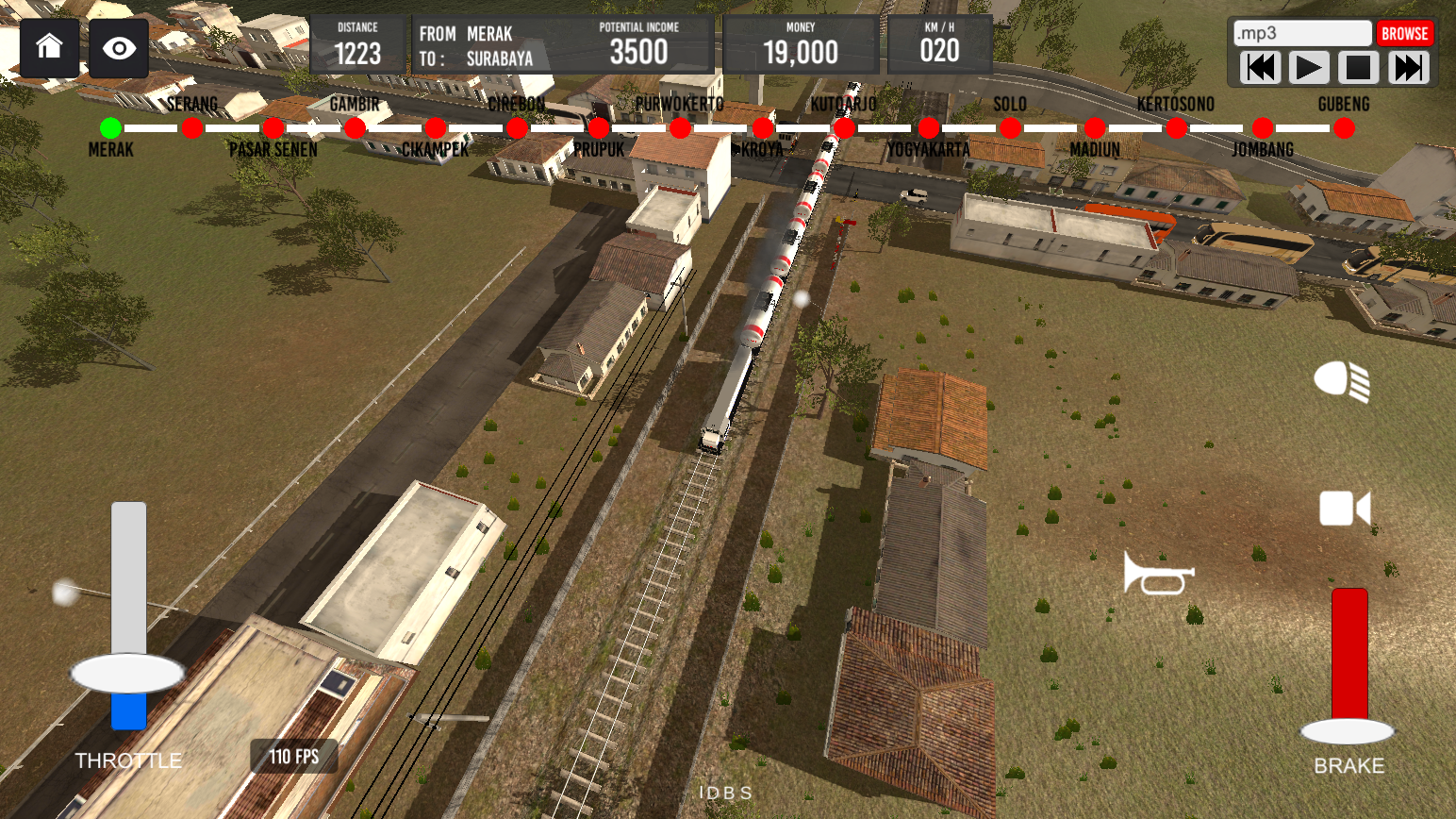Toggle the train headlight
1456x819 pixels.
click(1342, 381)
